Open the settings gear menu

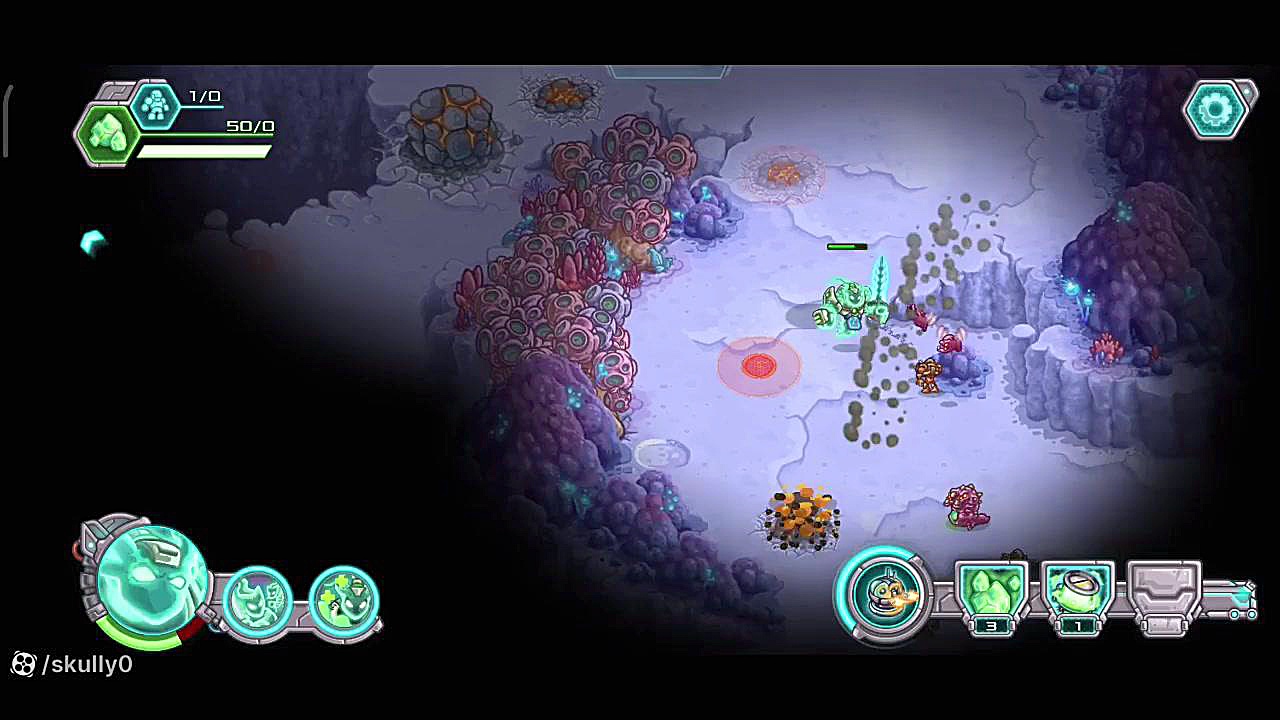click(x=1216, y=109)
